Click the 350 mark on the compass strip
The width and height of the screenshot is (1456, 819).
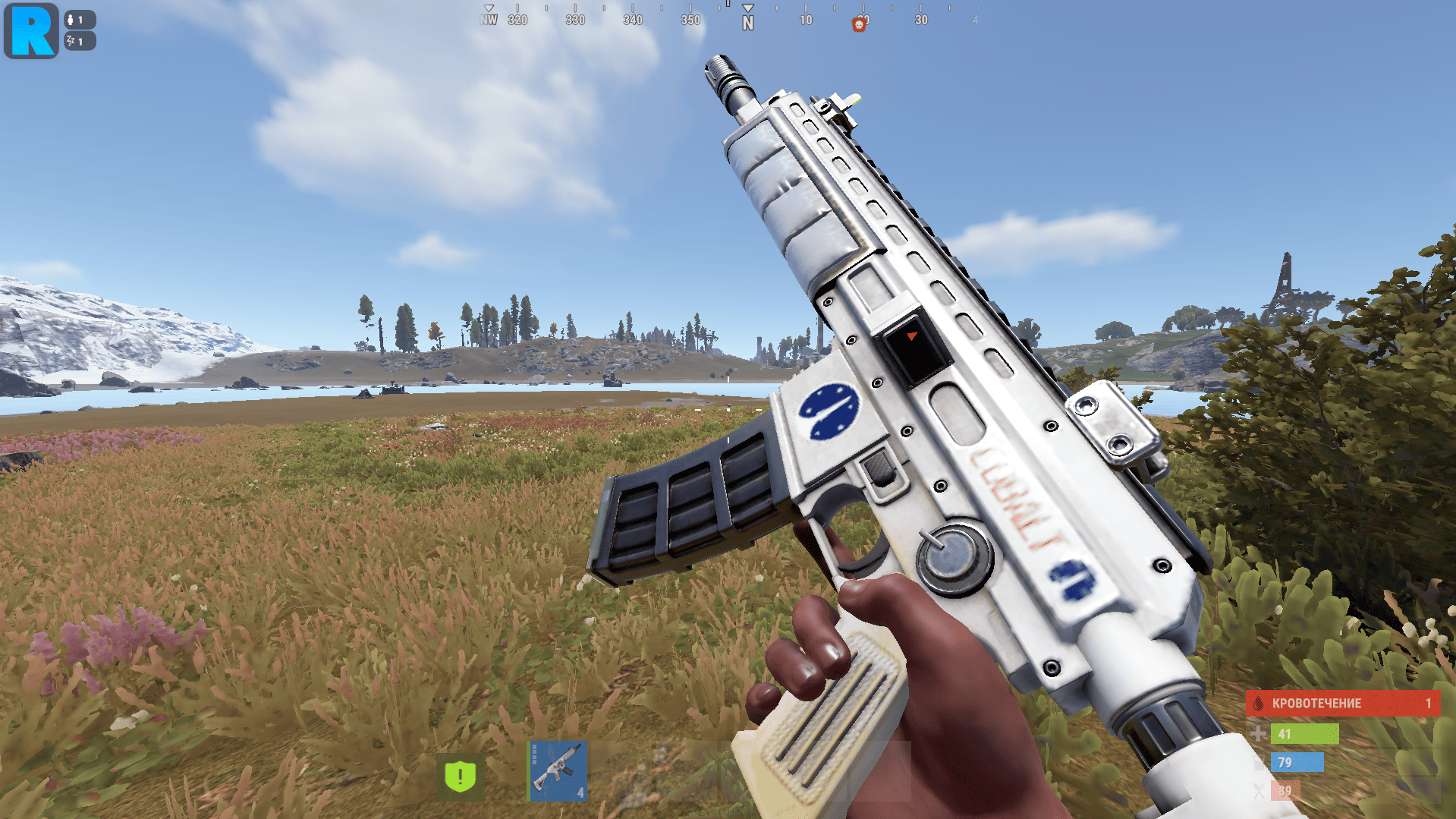tap(690, 20)
